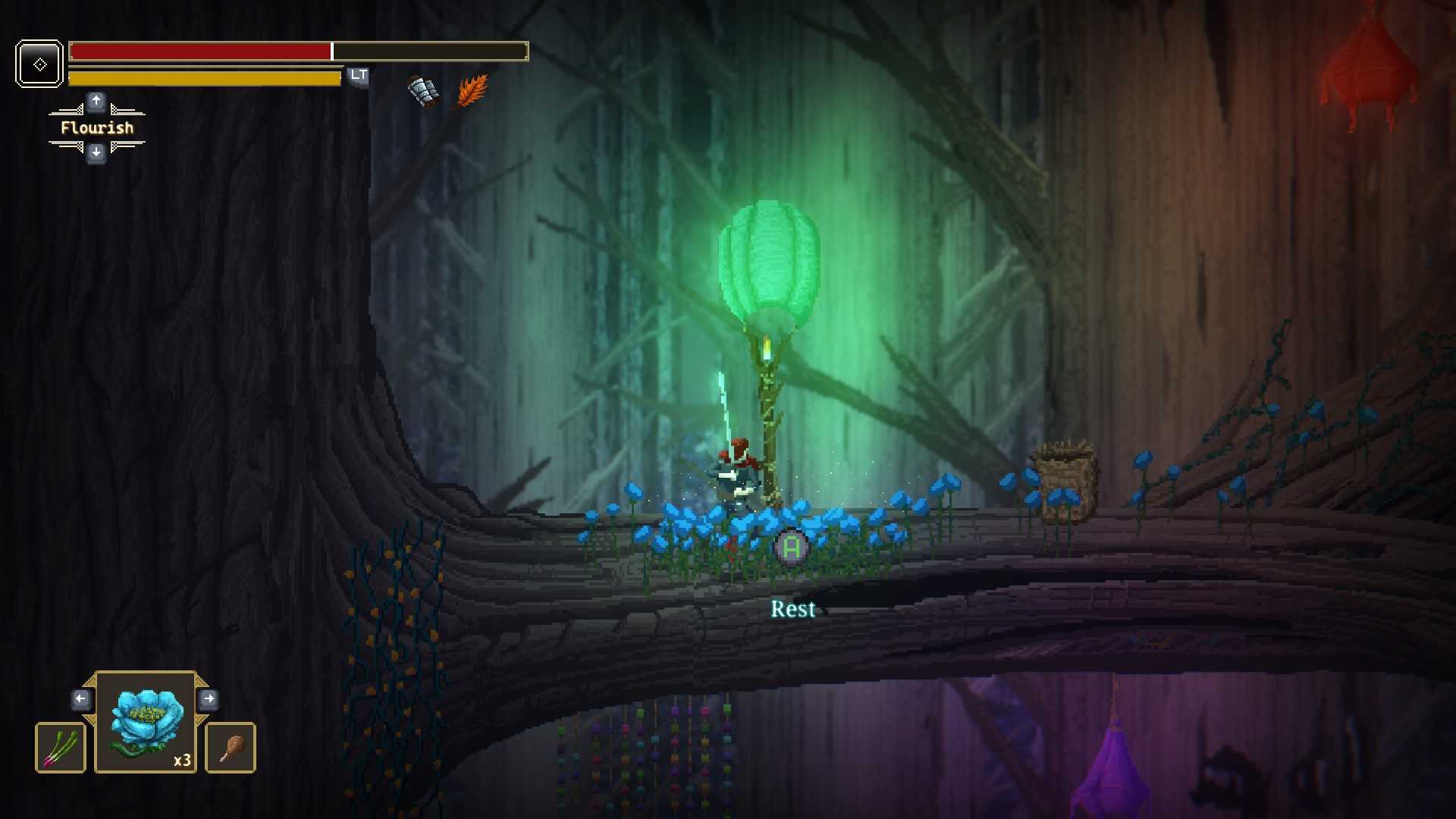Pick the roasted drumstick item slot

[x=231, y=748]
